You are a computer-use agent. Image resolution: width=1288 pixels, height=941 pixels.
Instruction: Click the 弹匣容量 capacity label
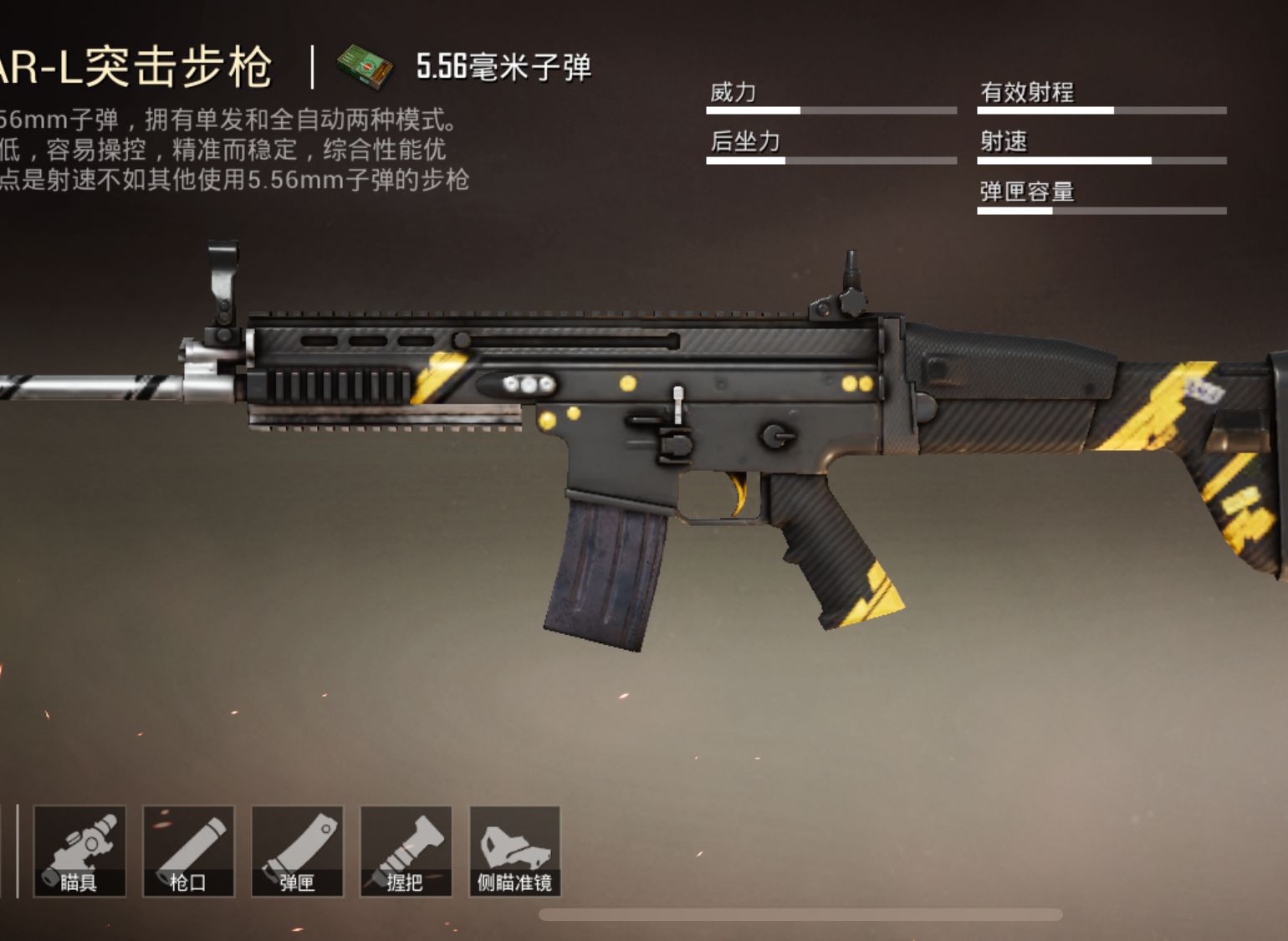[x=1029, y=192]
